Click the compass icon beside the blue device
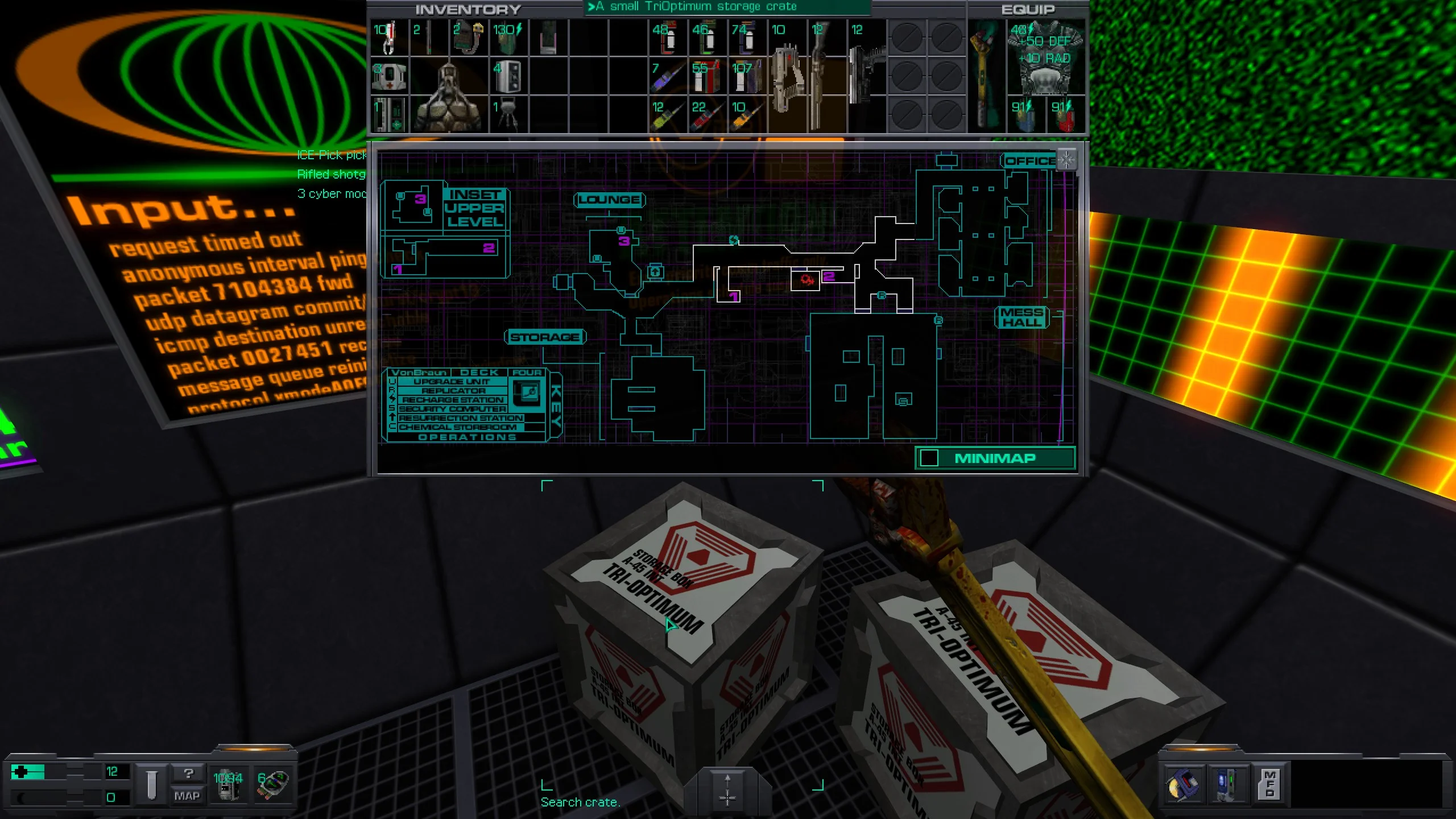The height and width of the screenshot is (819, 1456). click(1183, 784)
